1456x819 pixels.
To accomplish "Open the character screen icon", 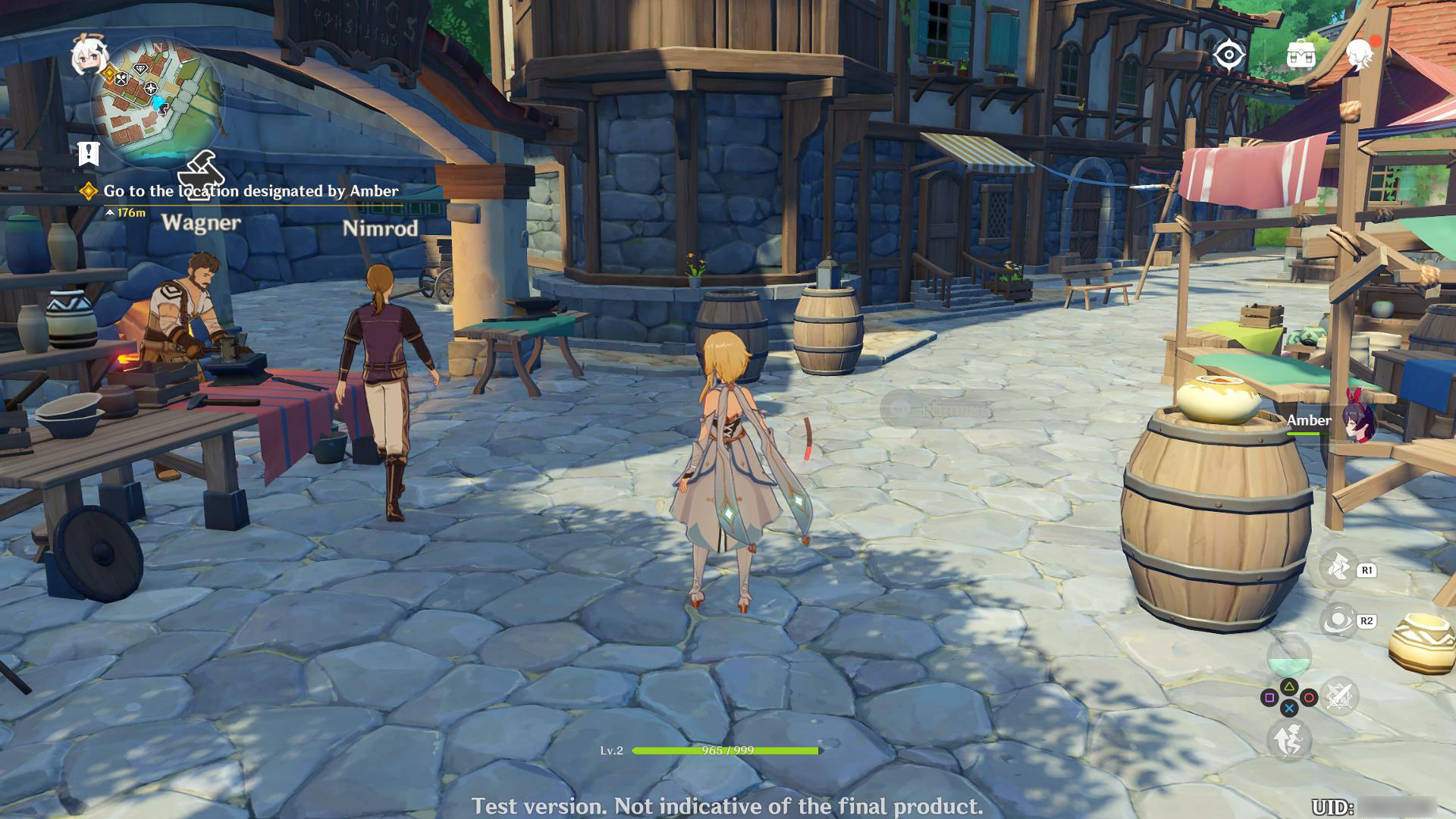I will point(1360,55).
